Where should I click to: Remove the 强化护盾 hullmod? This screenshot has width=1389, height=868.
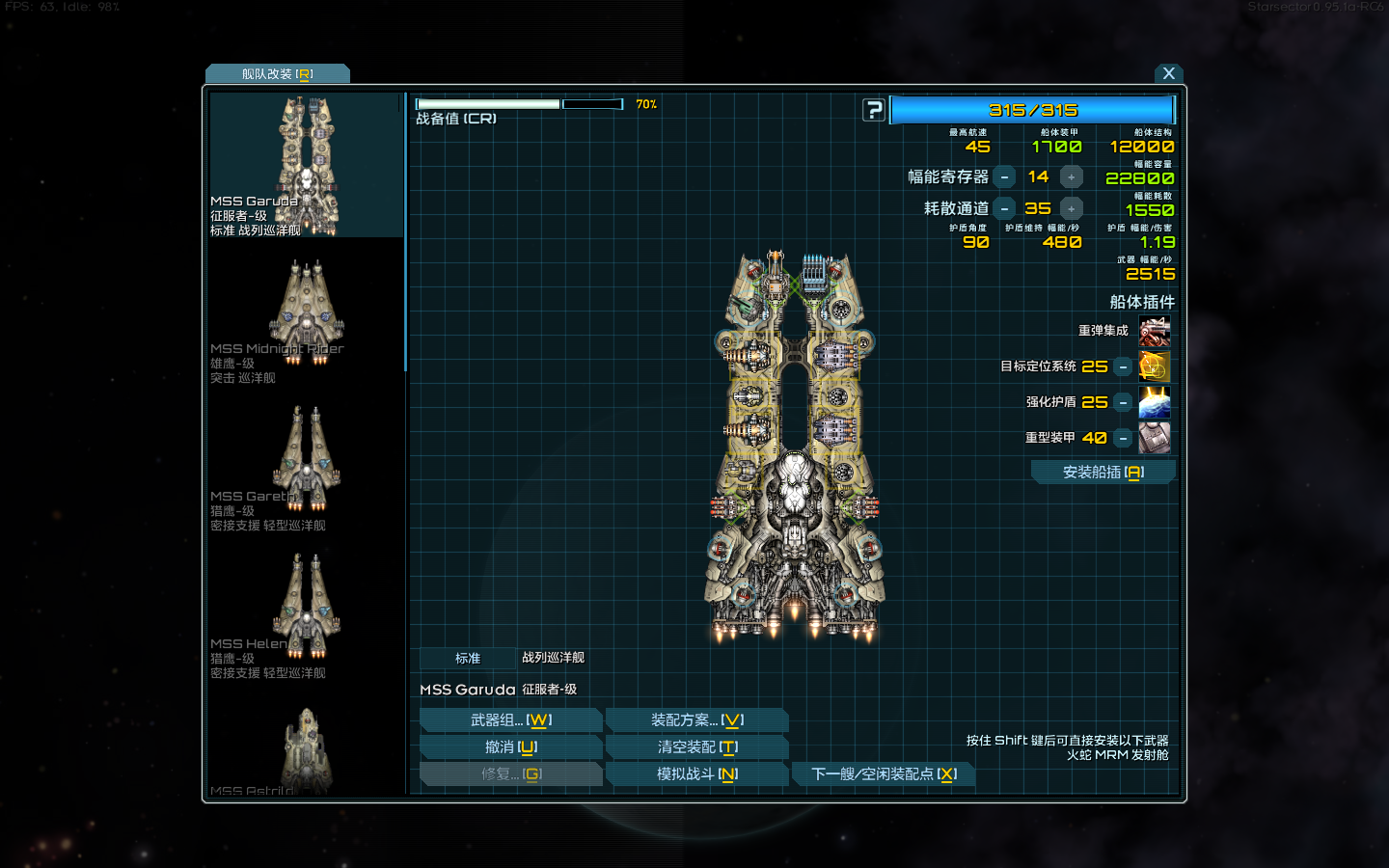click(x=1123, y=403)
